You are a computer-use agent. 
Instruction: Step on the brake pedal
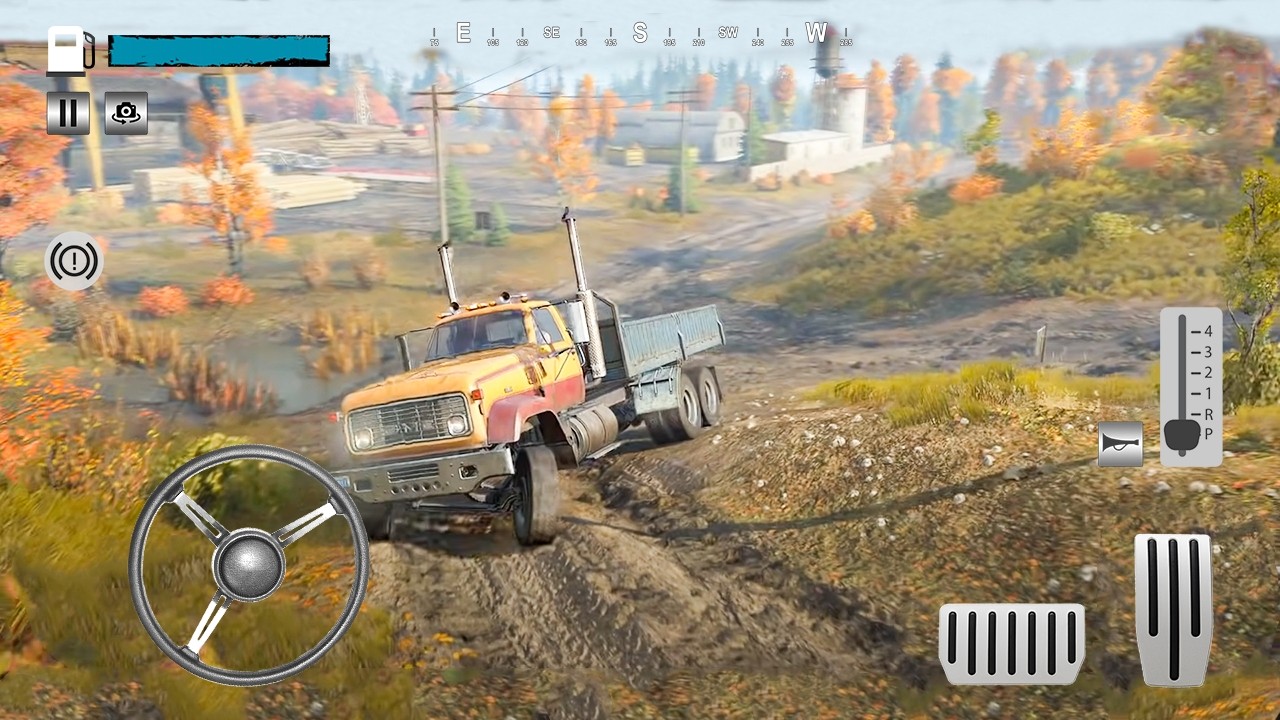pyautogui.click(x=1011, y=643)
